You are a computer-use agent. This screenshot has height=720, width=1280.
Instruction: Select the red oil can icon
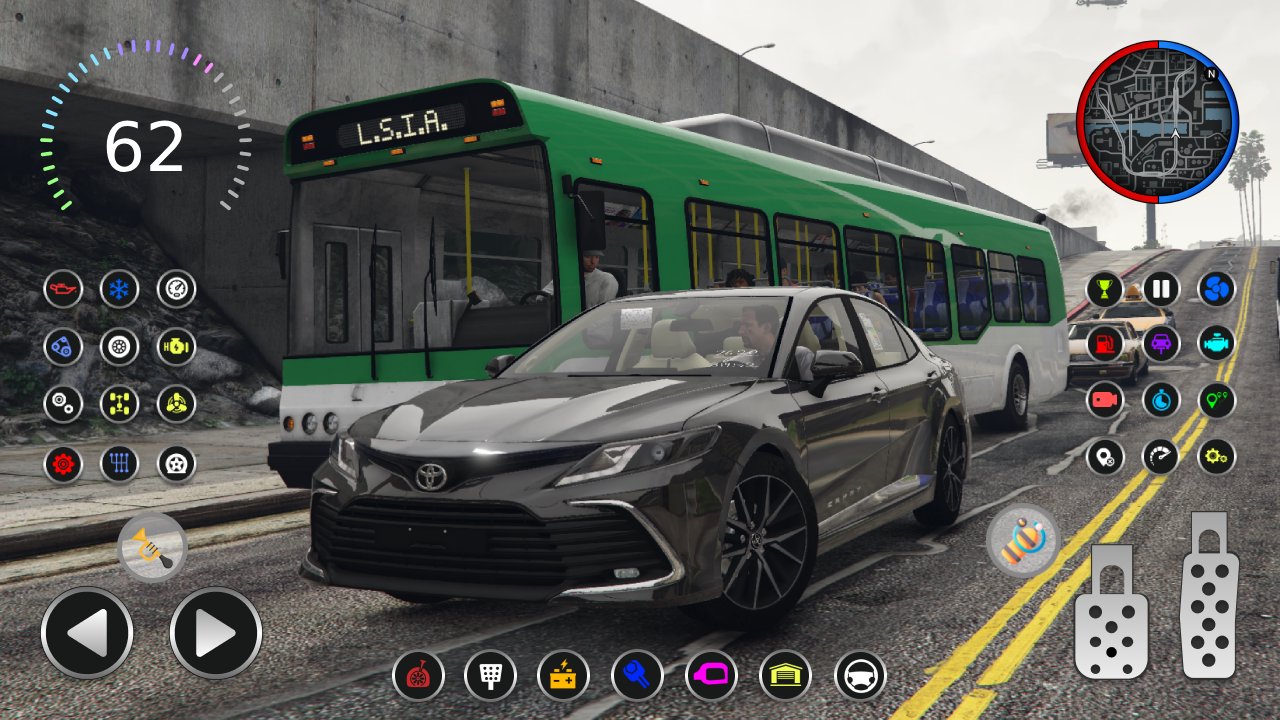click(x=63, y=289)
